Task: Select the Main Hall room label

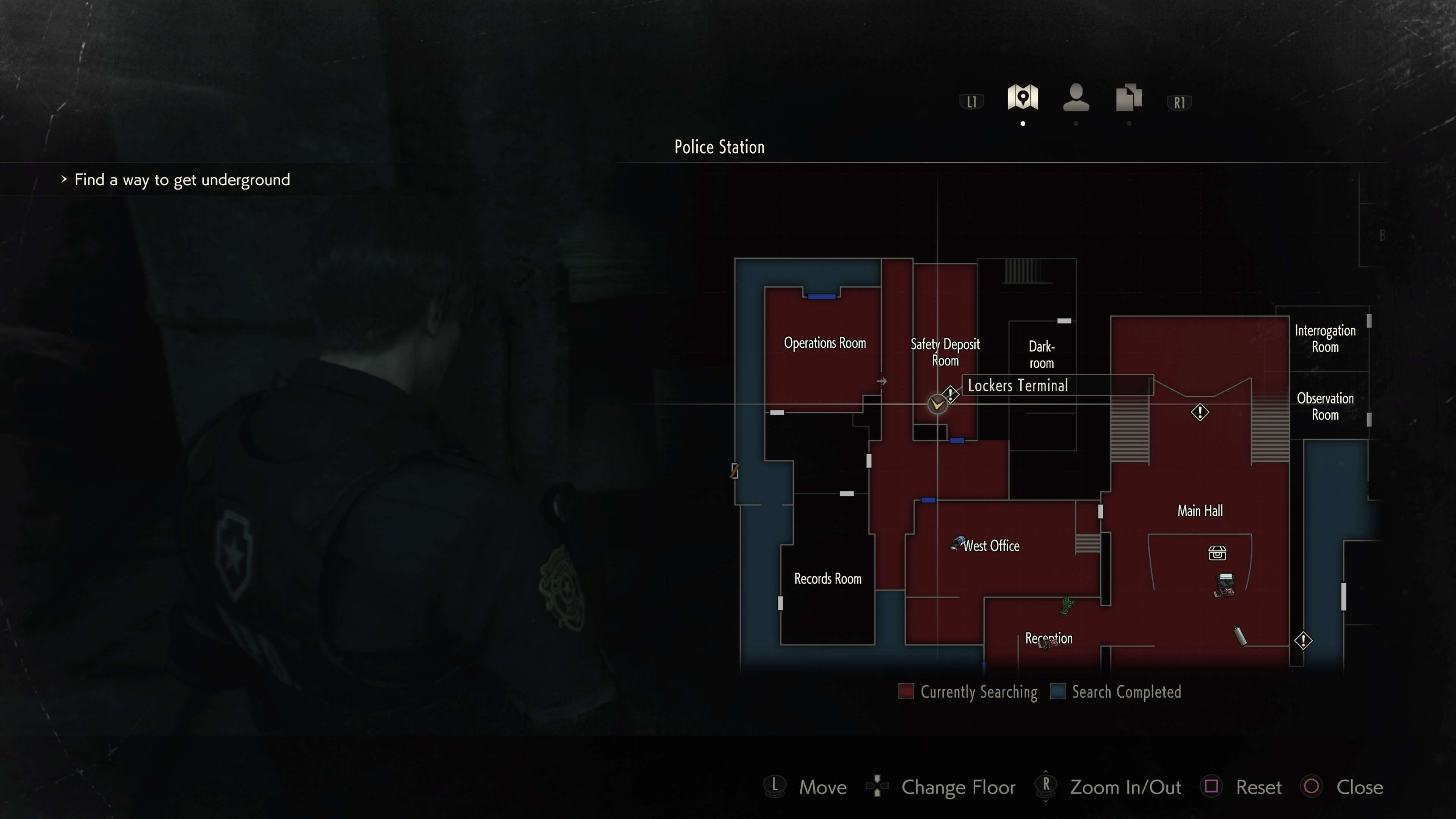Action: click(x=1199, y=511)
